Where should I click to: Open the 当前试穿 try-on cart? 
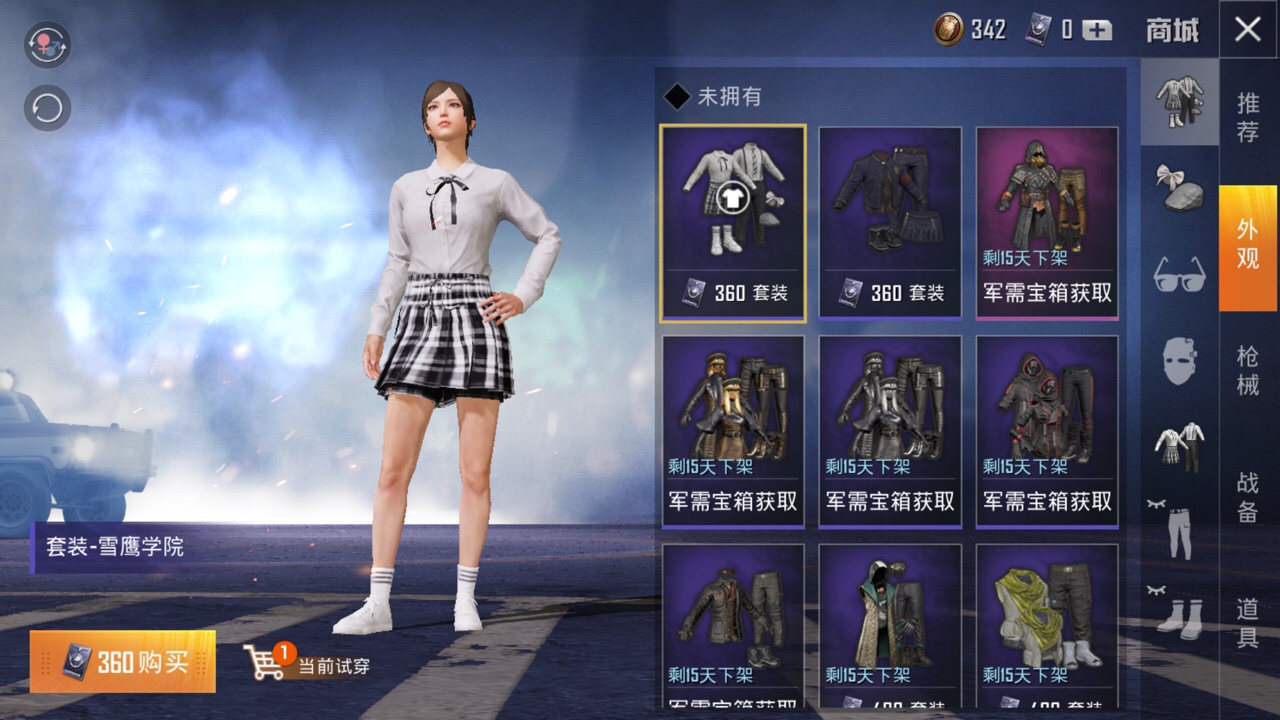(307, 662)
